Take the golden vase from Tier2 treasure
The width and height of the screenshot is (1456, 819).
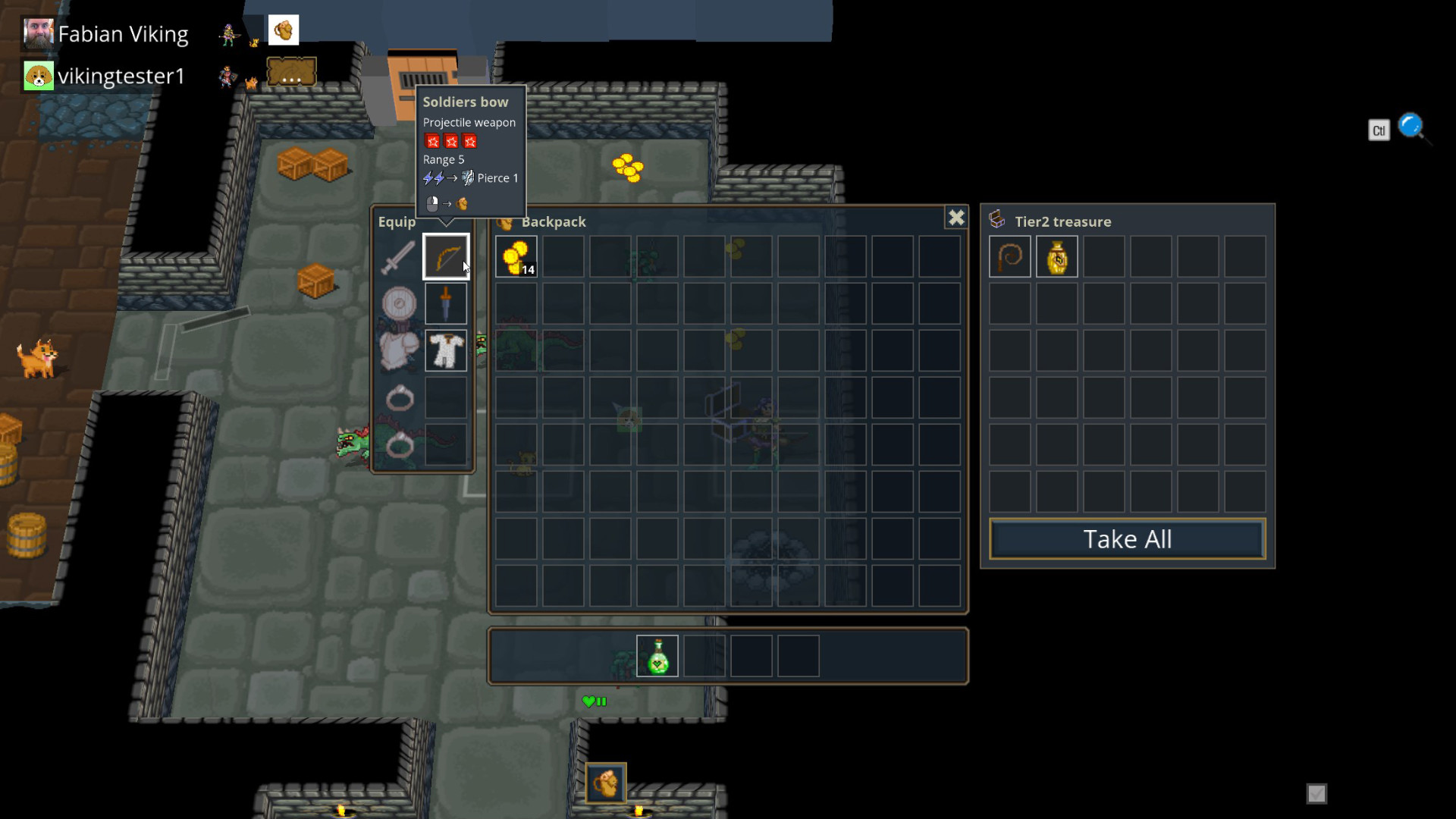(x=1056, y=256)
